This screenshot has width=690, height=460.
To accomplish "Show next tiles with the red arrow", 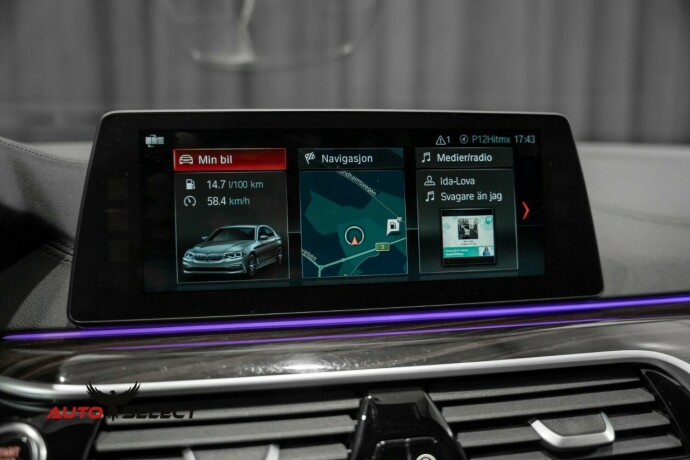I will 526,210.
